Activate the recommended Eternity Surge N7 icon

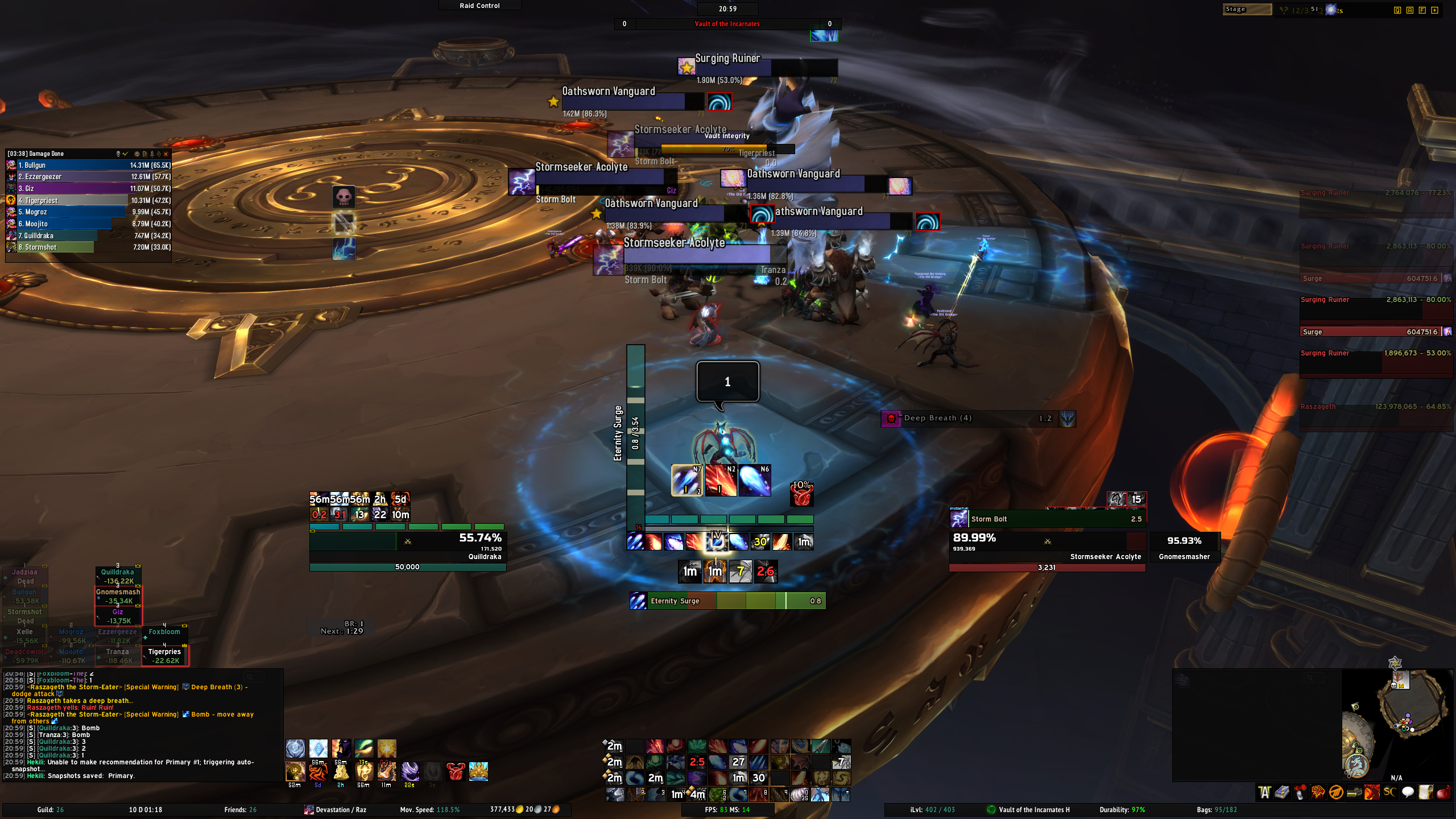[x=687, y=481]
